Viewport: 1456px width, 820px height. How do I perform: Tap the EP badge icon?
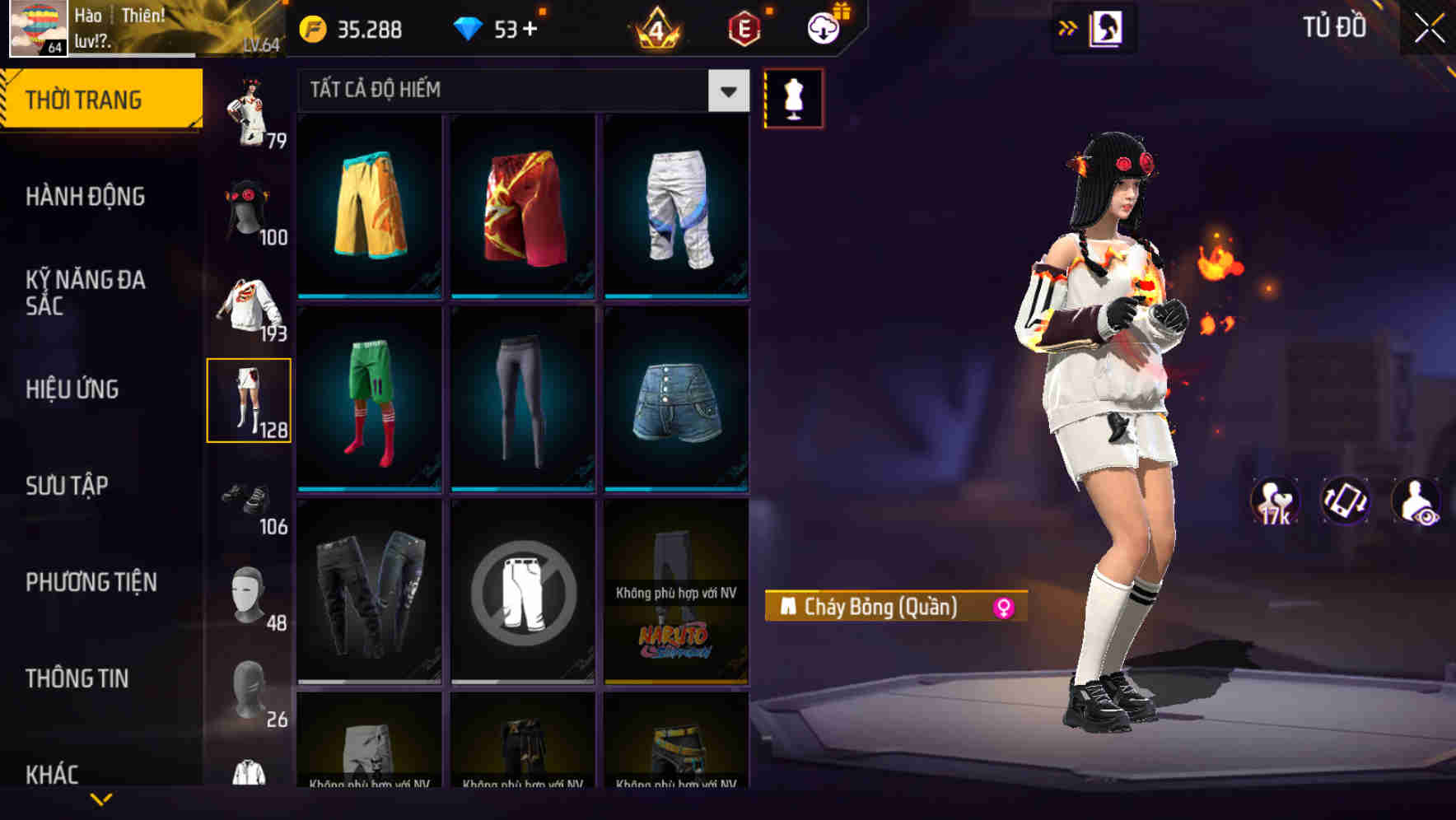coord(743,27)
